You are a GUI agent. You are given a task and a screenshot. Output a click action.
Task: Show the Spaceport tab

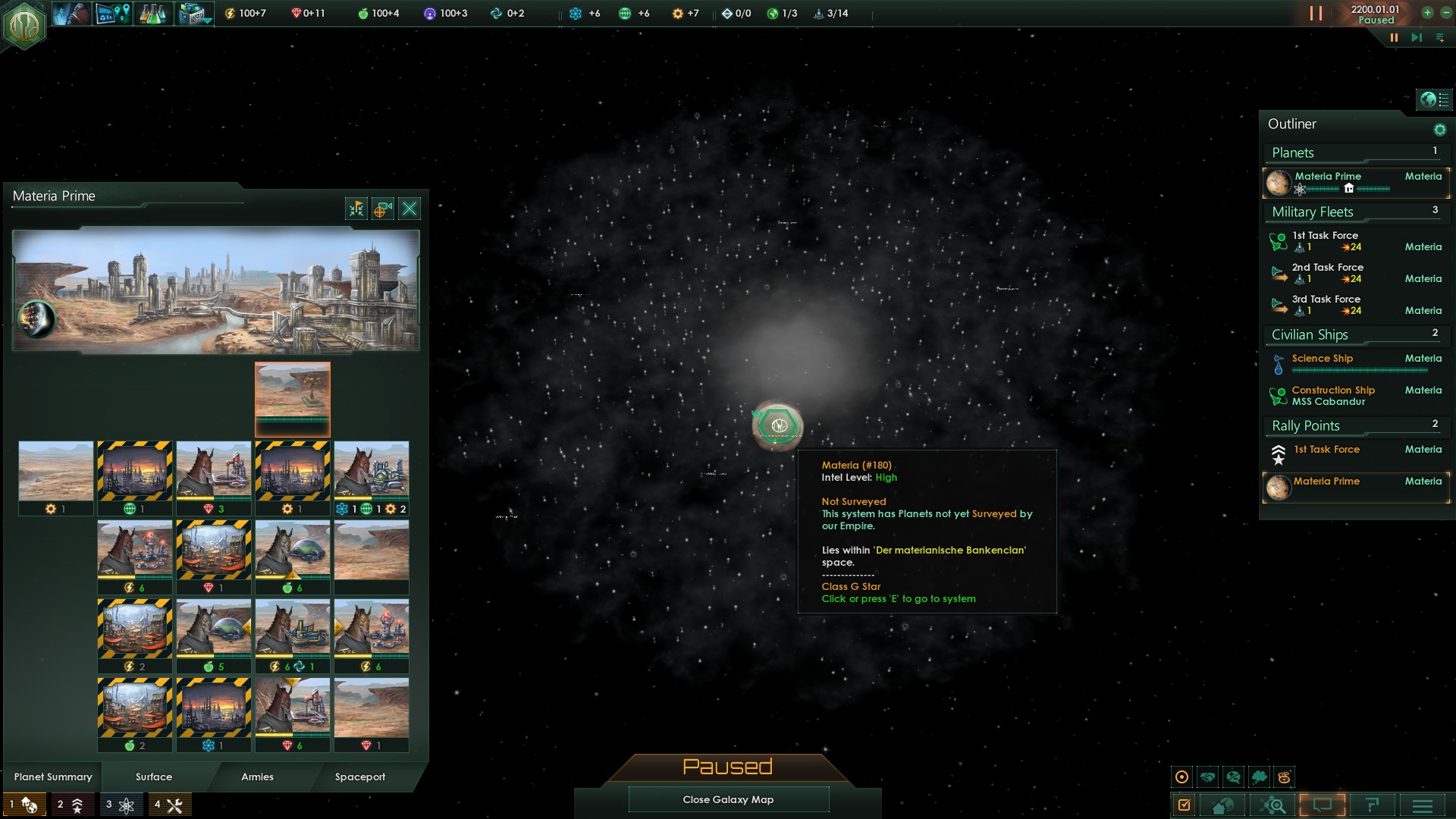360,777
